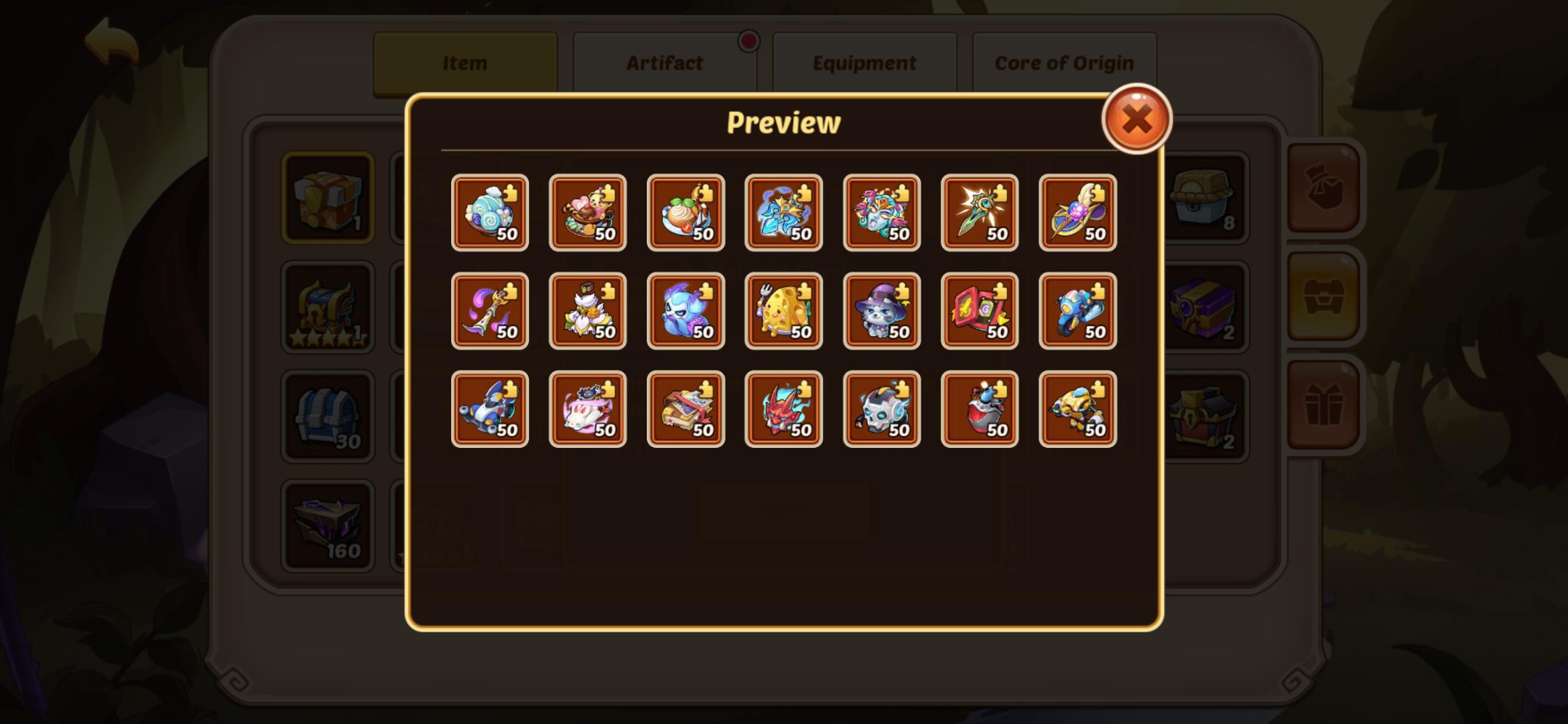Select the pink rabbit pet shard
This screenshot has height=724, width=1568.
[x=588, y=409]
